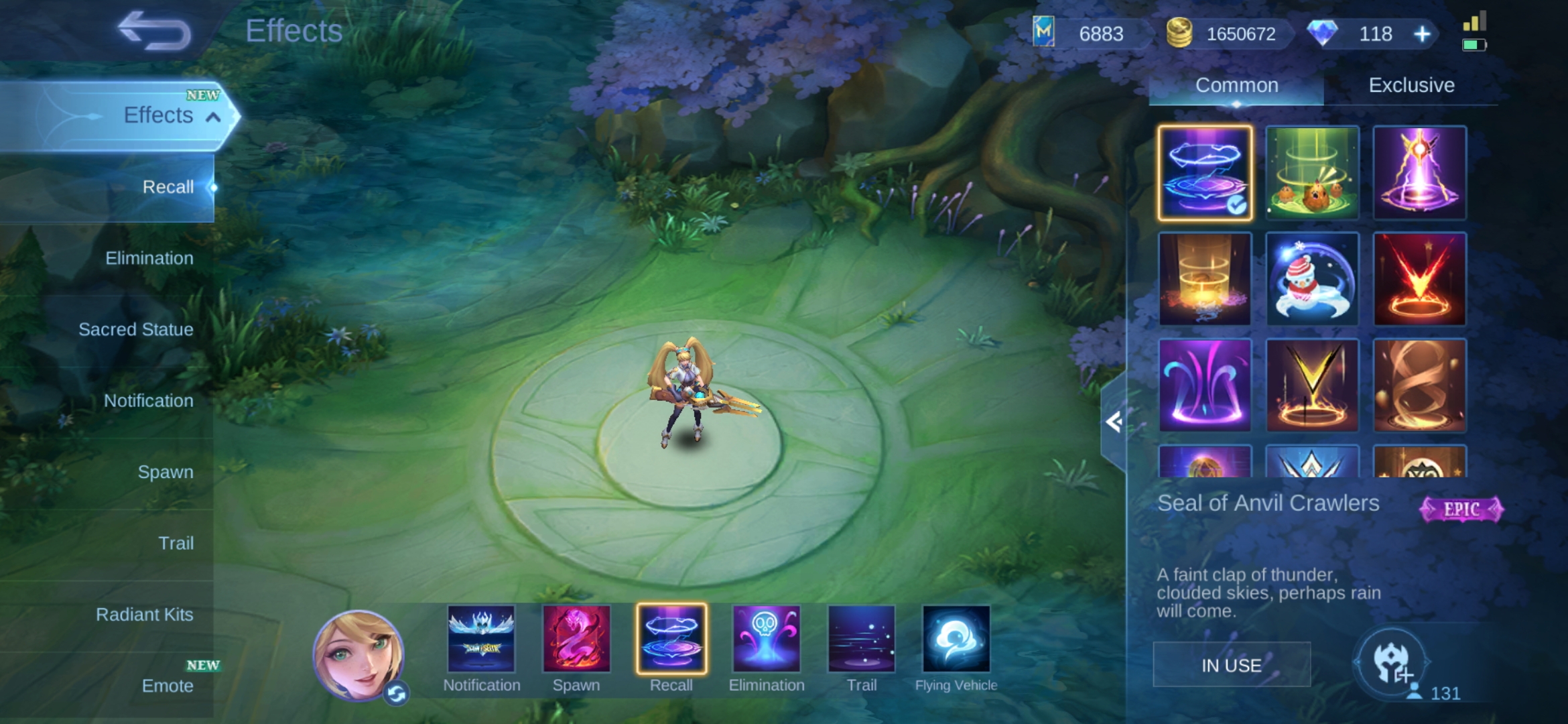Go back using the return arrow
The image size is (1568, 724).
click(154, 31)
